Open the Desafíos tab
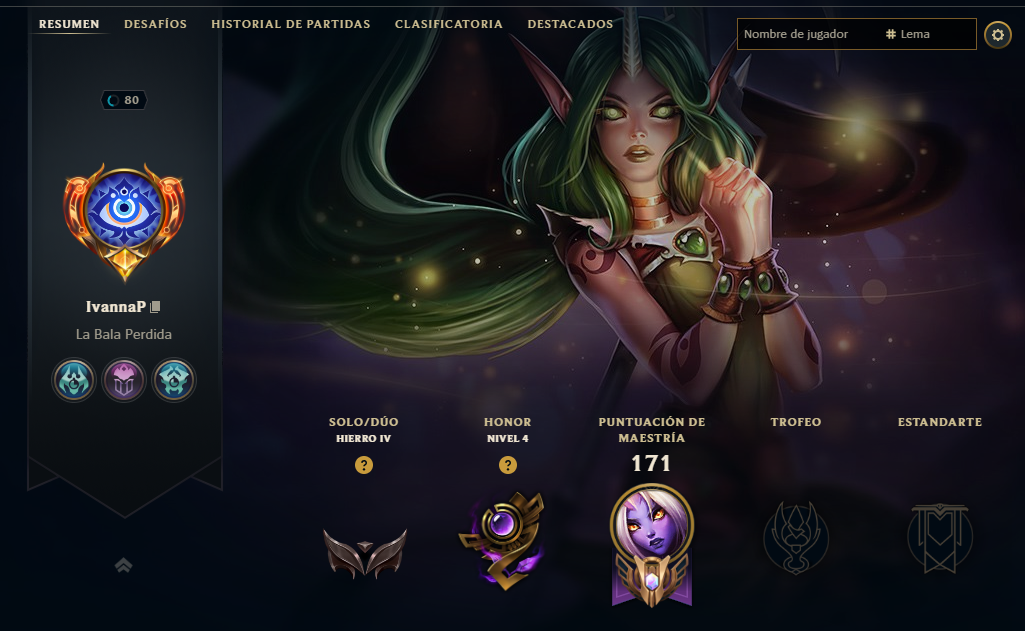1025x631 pixels. point(155,24)
